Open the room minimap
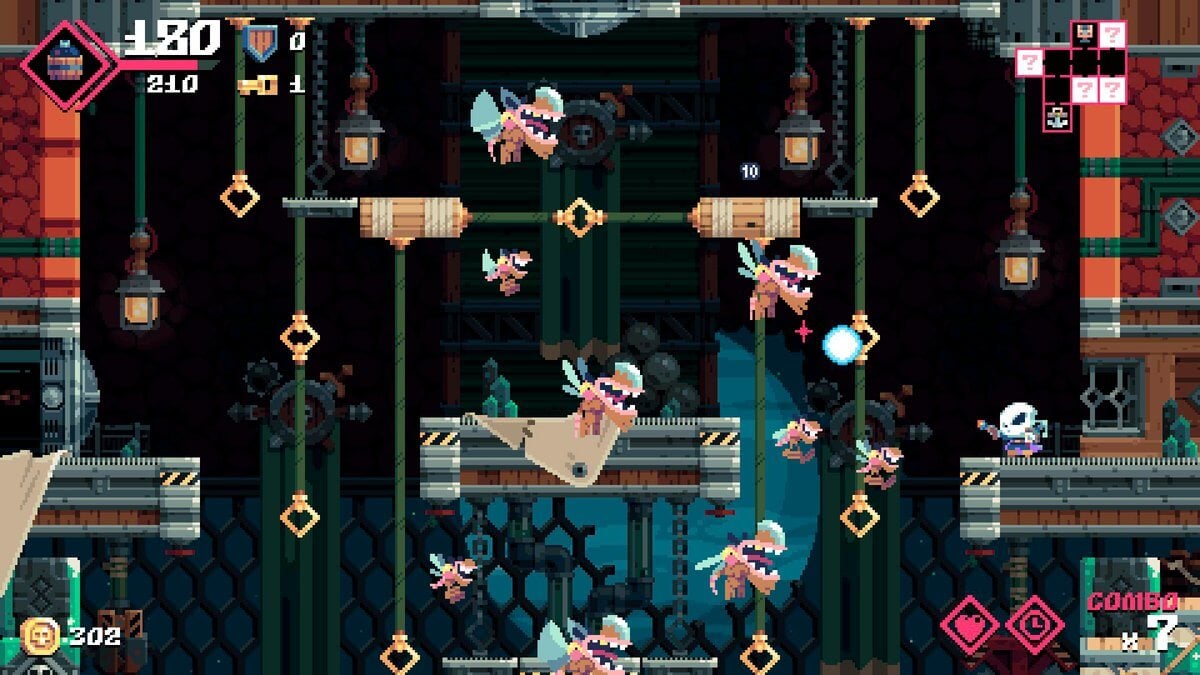 [1071, 70]
